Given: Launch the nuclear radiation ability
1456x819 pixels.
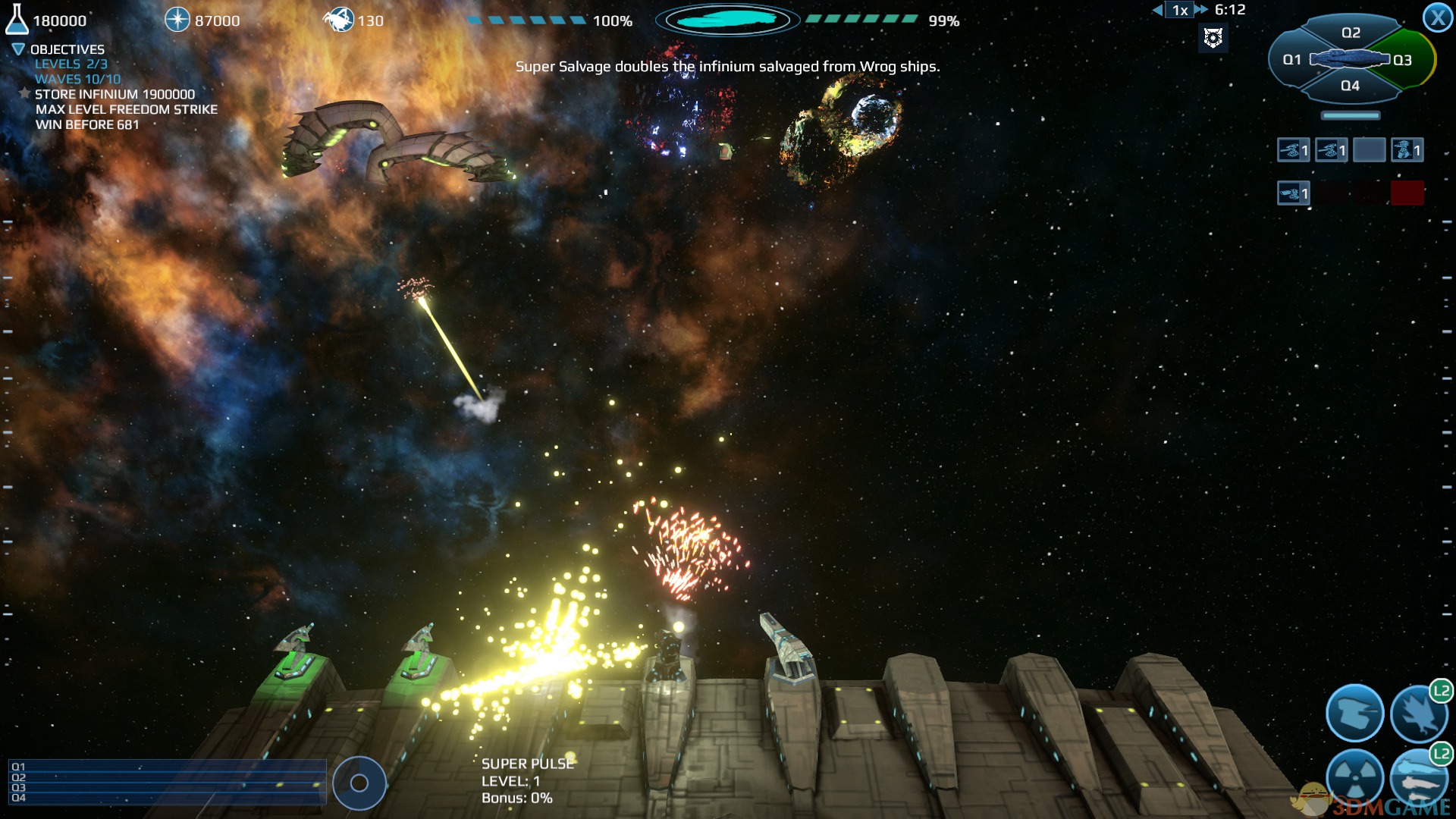Looking at the screenshot, I should [x=1354, y=777].
